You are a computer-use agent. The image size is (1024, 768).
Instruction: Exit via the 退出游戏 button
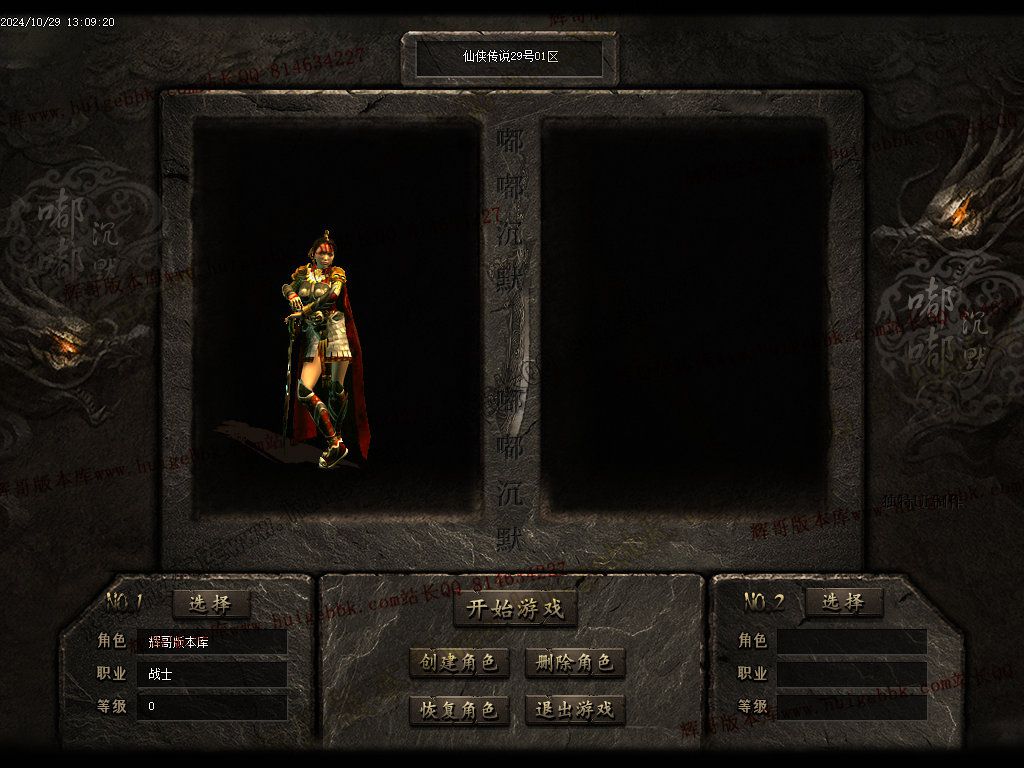[574, 710]
